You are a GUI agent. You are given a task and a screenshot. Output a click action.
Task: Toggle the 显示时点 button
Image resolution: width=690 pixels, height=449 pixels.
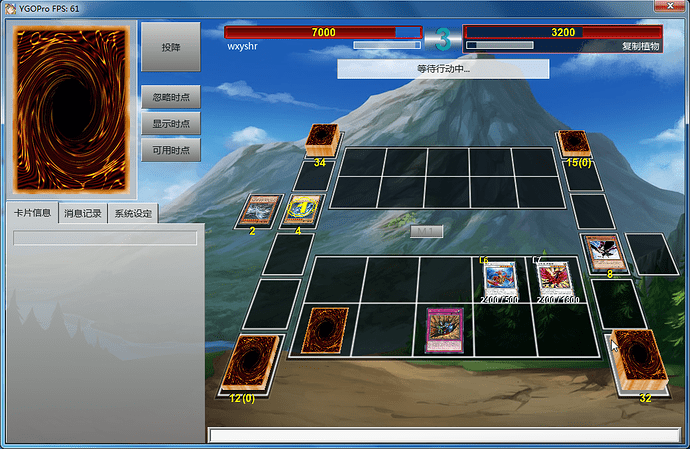click(170, 123)
